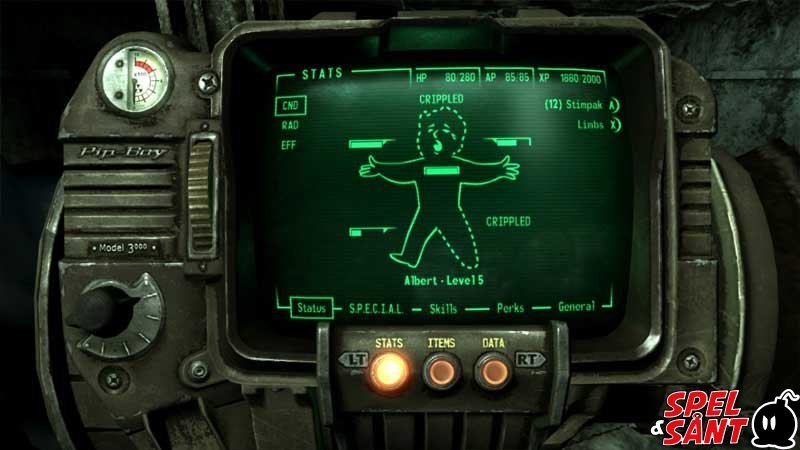
Task: Use a Stimpak from the stats screen
Action: click(x=582, y=104)
